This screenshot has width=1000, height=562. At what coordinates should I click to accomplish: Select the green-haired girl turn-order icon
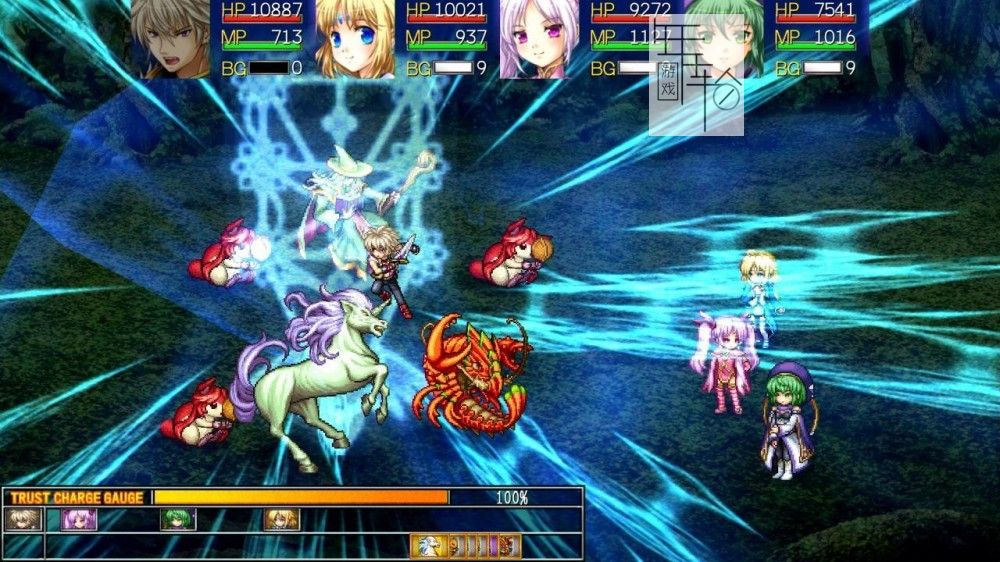[x=178, y=519]
